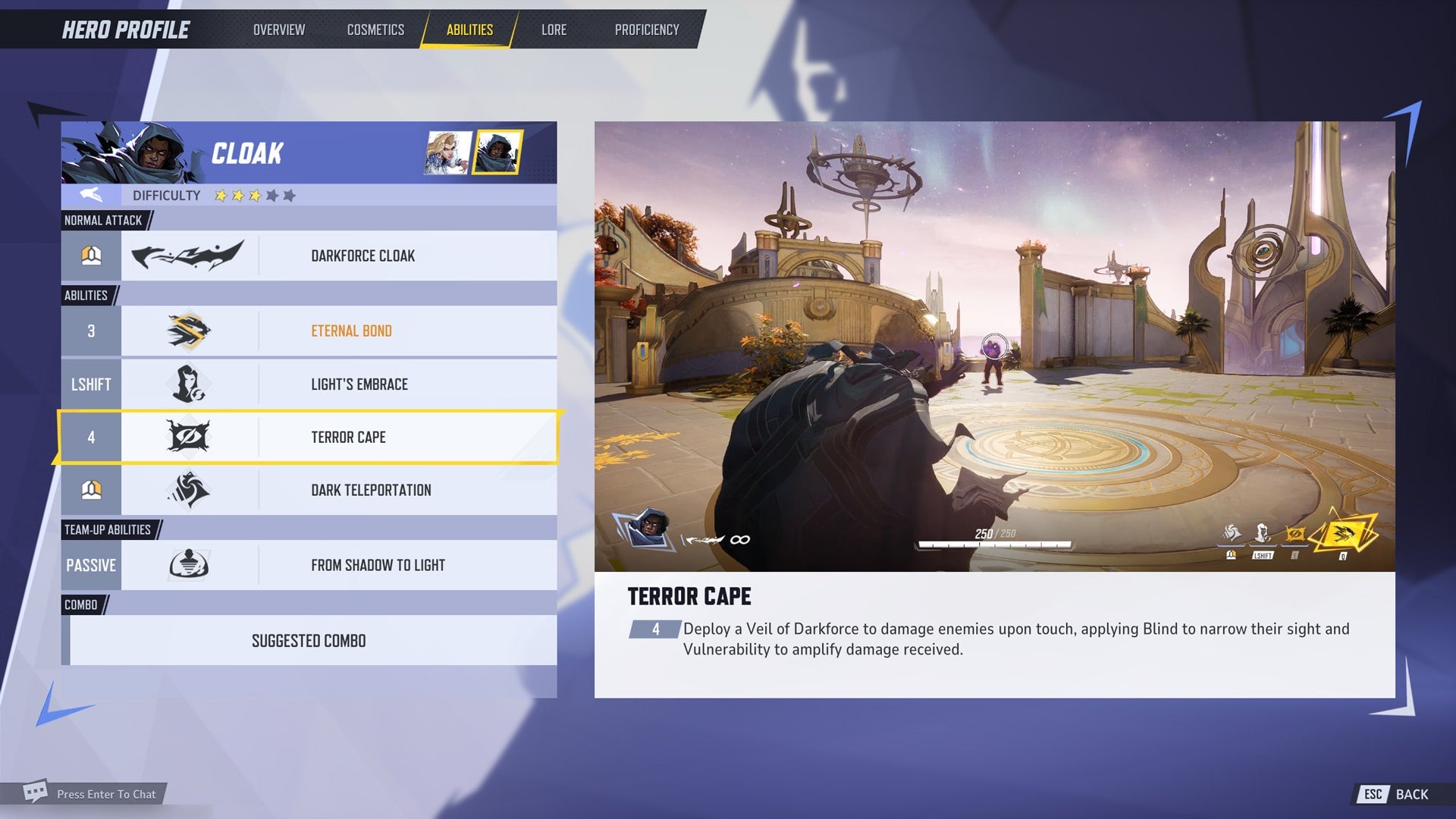This screenshot has width=1456, height=819.
Task: Click the Terror Cape ability icon
Action: point(188,437)
